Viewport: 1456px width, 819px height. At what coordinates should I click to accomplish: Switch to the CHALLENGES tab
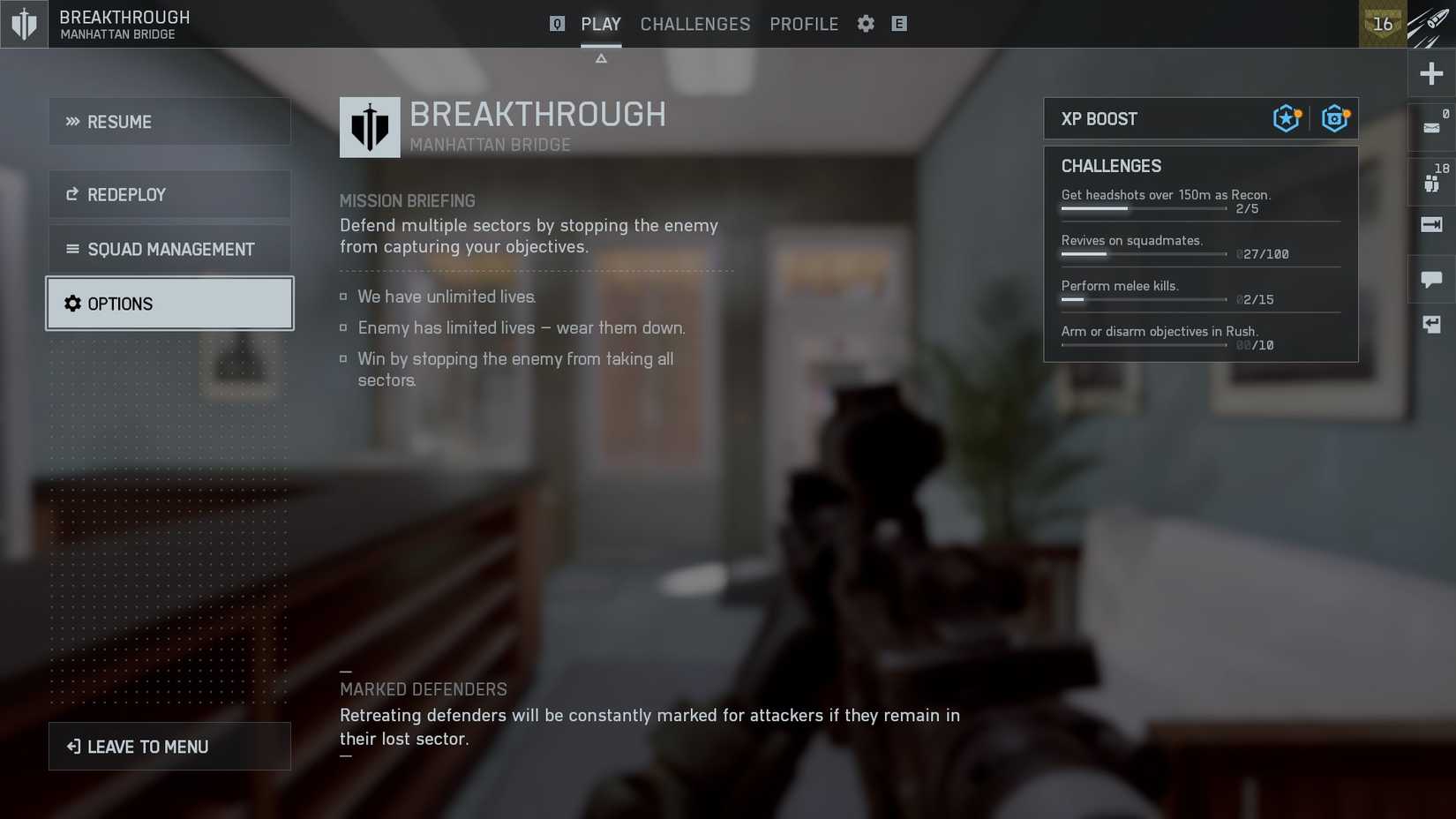pos(694,24)
